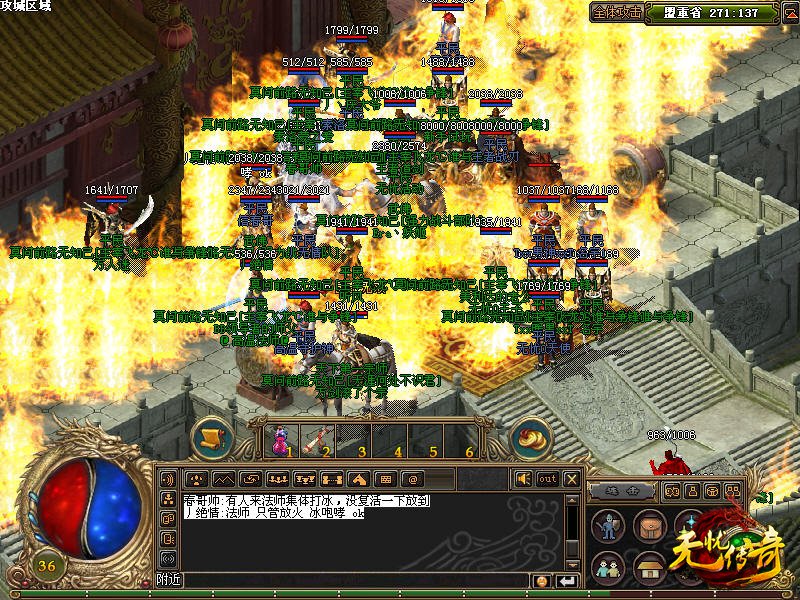Screen dimensions: 800x600
Task: Open the gold ingot shop button
Action: tap(532, 437)
